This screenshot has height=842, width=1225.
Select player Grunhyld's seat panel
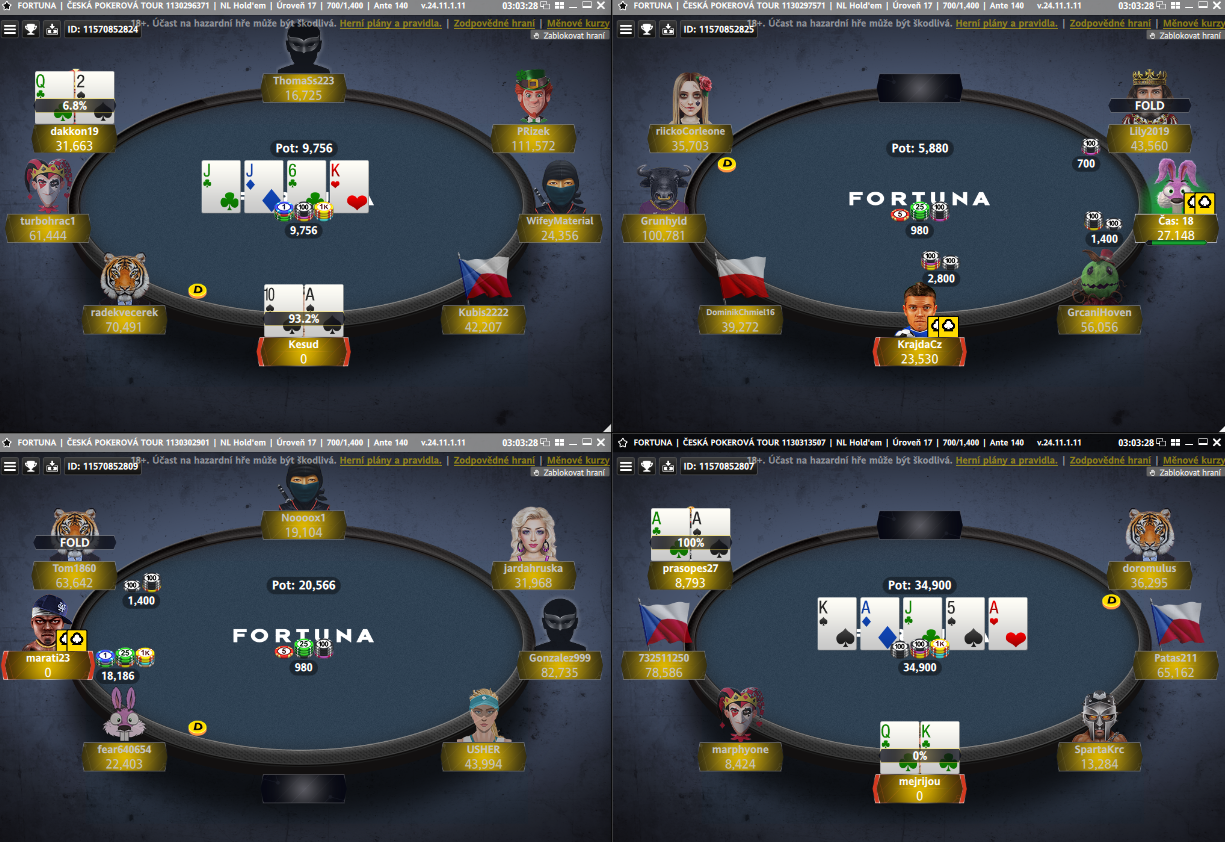663,229
